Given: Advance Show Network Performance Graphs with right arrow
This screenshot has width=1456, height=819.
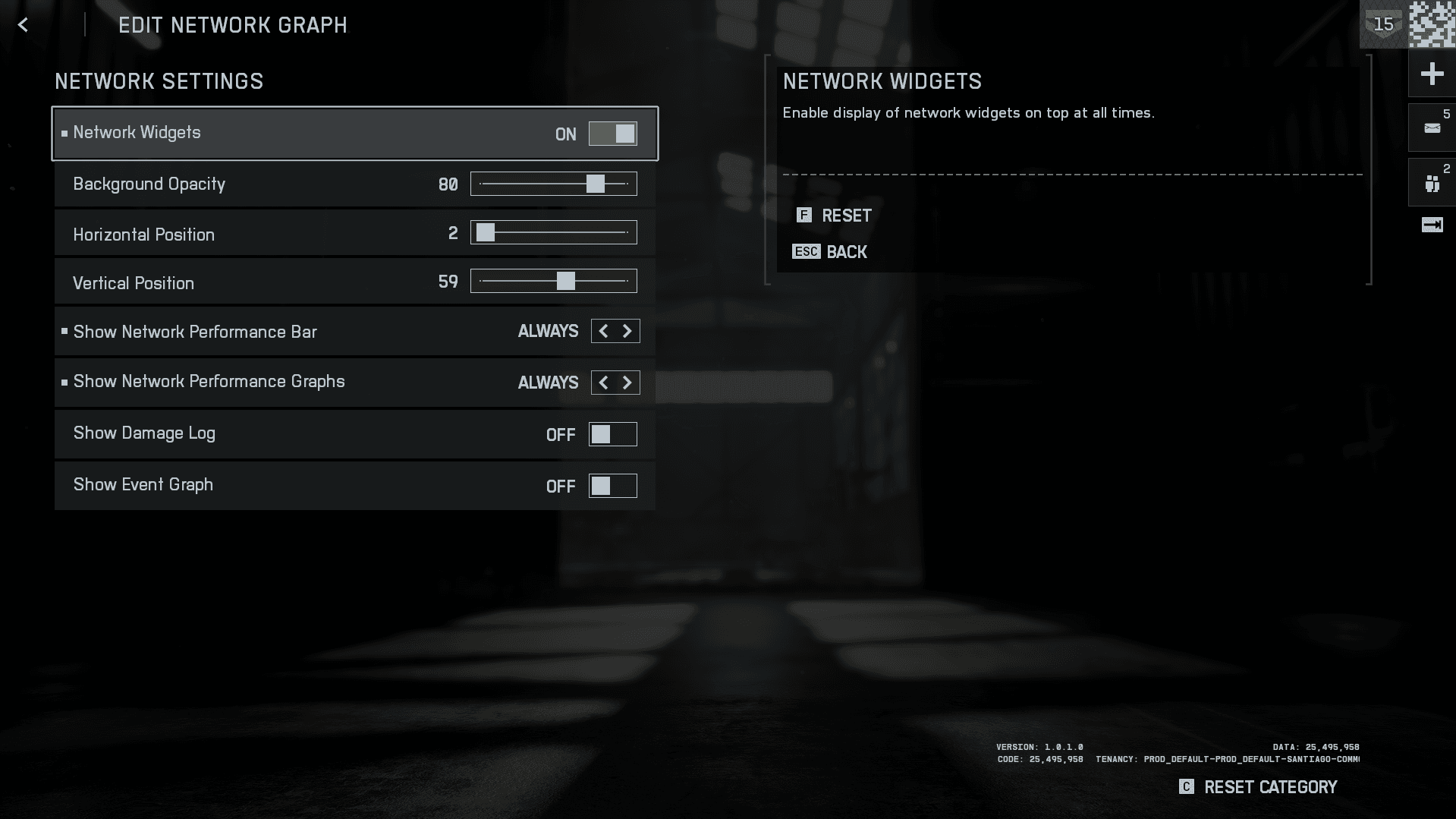Looking at the screenshot, I should [x=627, y=383].
